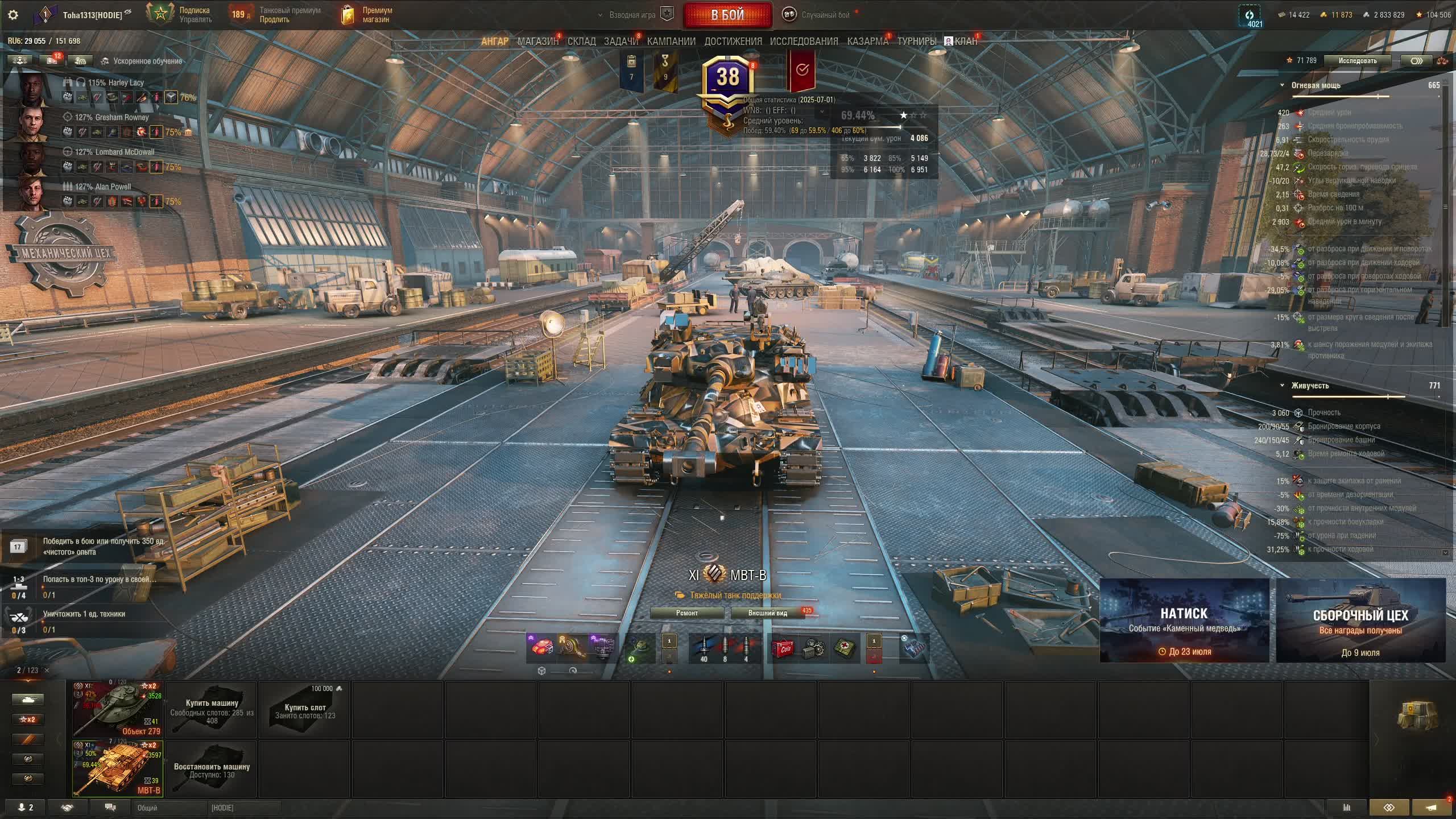
Task: Choose the Купить машину tile
Action: click(212, 709)
